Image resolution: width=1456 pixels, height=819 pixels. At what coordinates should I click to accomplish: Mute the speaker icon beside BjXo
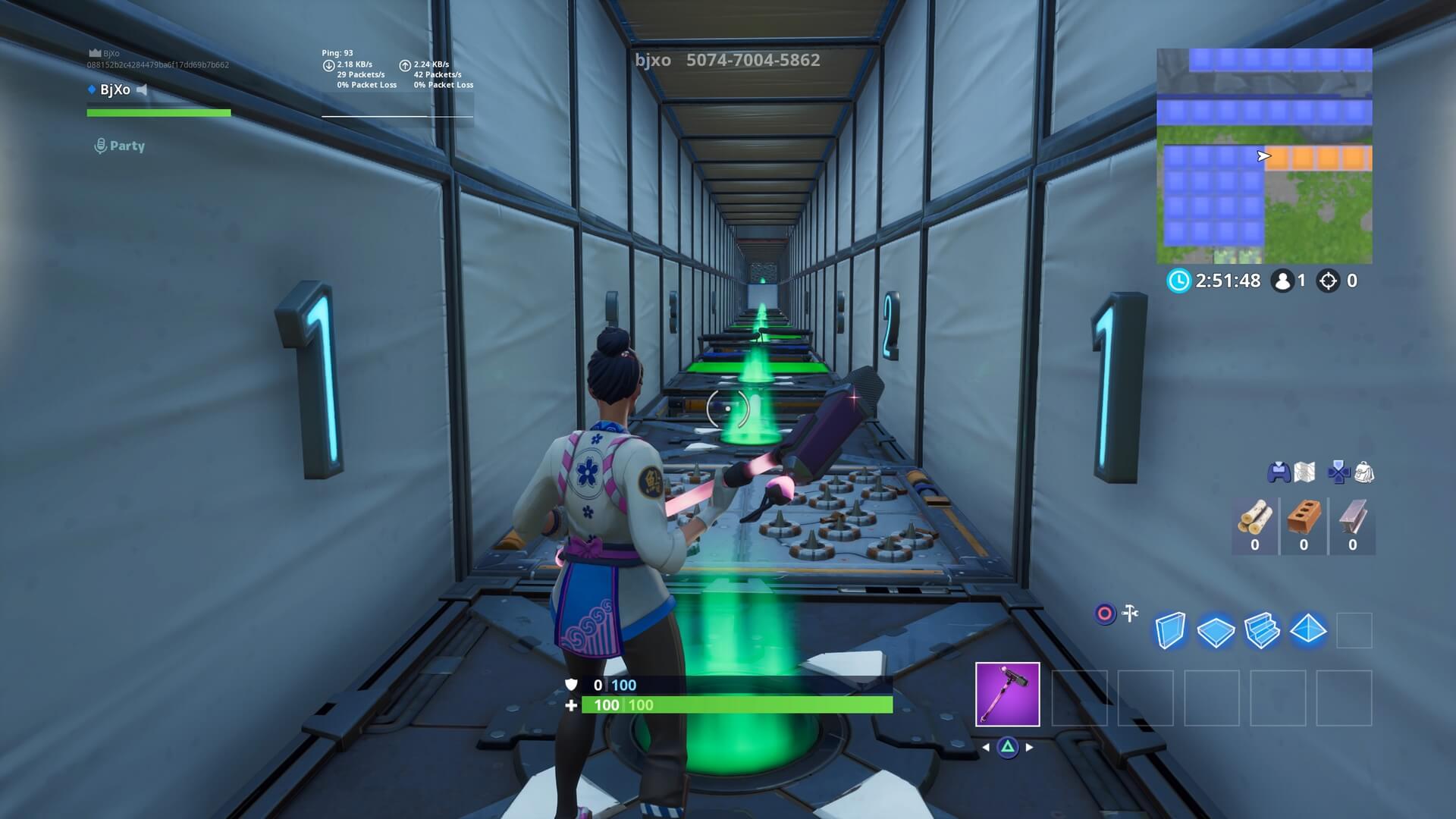pyautogui.click(x=143, y=89)
